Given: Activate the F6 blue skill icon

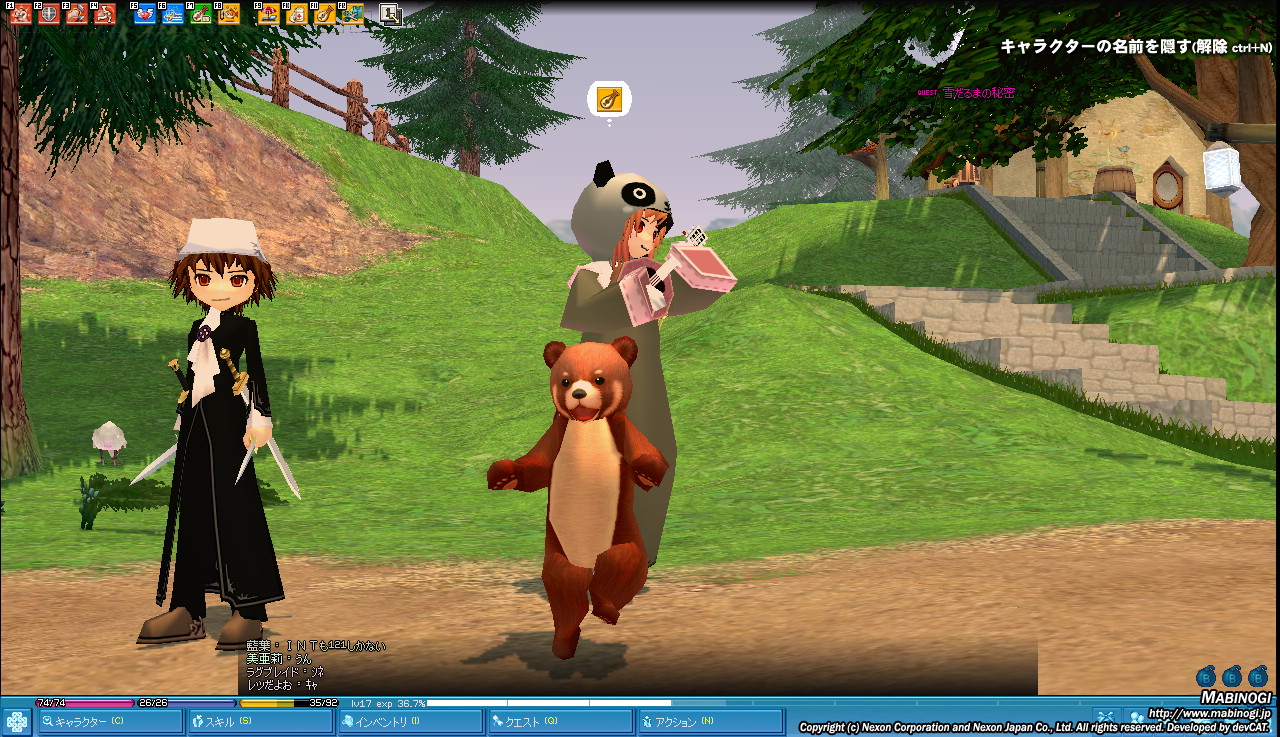Looking at the screenshot, I should click(173, 14).
